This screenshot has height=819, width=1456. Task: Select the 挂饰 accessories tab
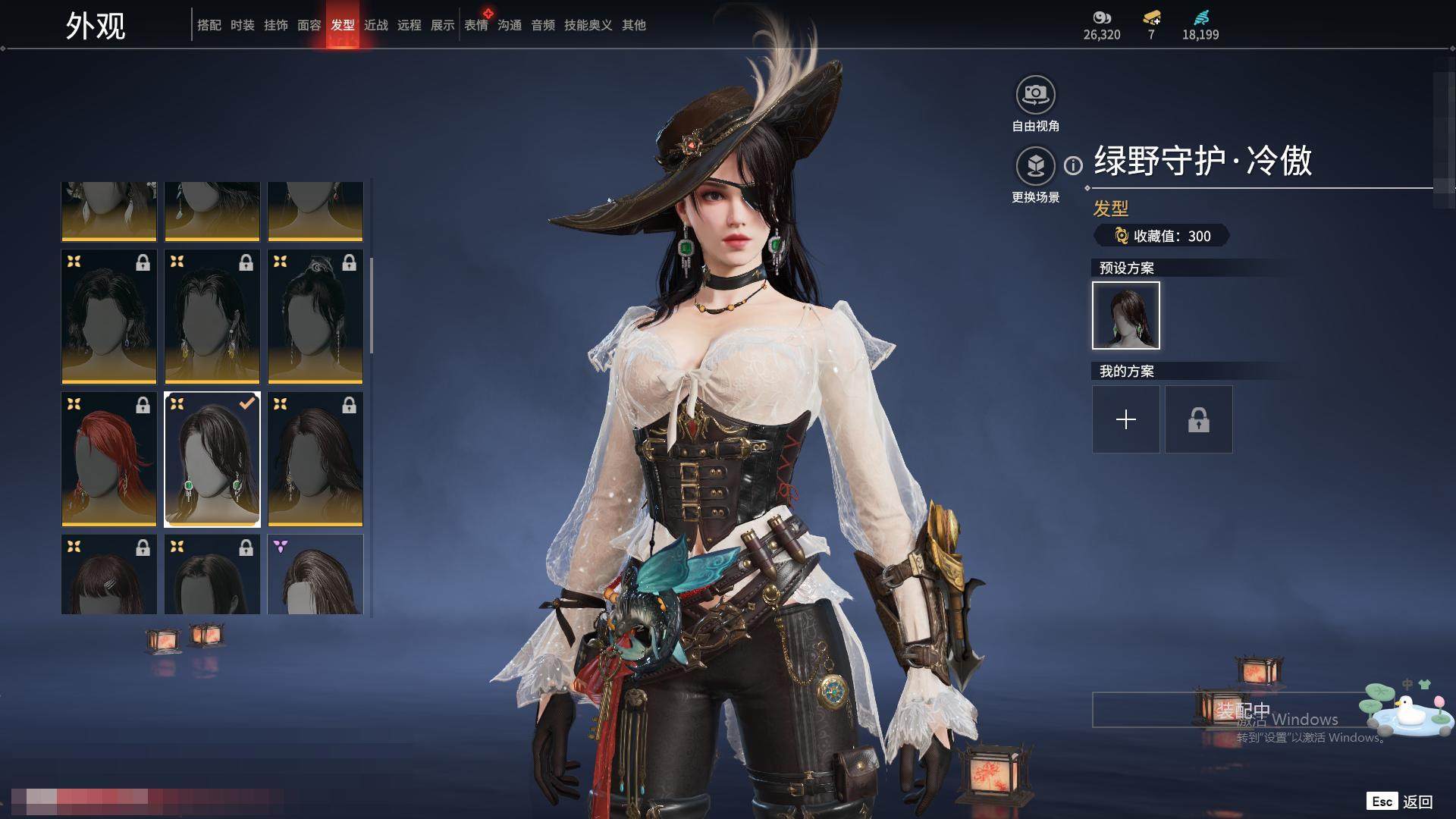[276, 25]
